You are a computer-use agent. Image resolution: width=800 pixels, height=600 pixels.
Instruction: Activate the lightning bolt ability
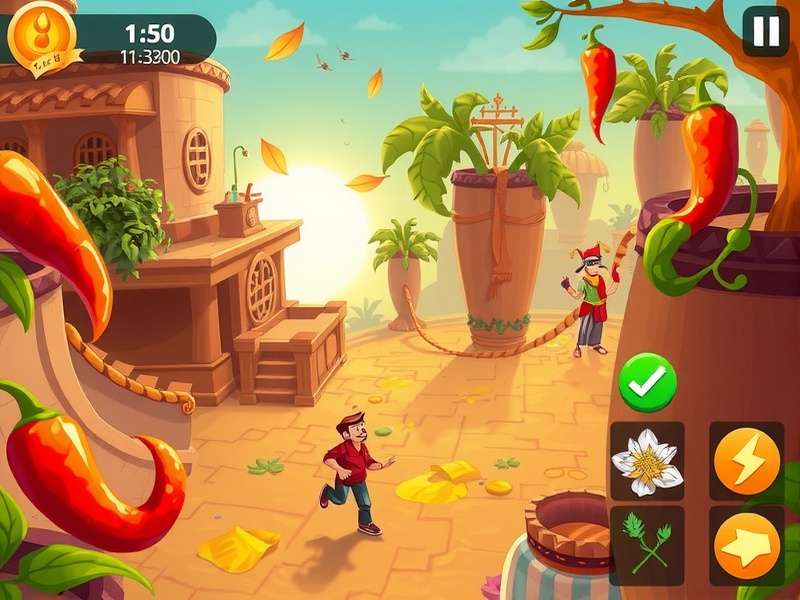coord(746,461)
